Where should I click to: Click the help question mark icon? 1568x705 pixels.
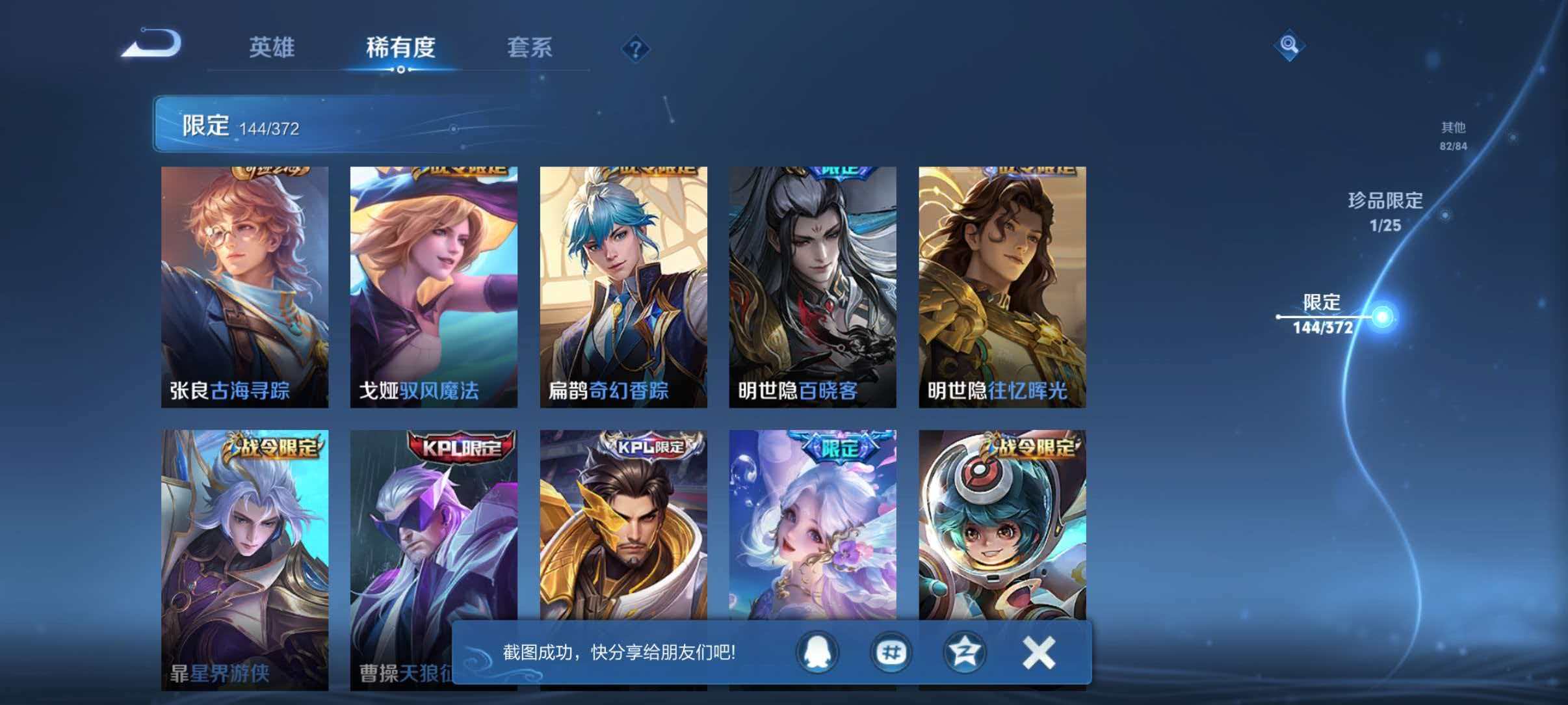(x=636, y=48)
